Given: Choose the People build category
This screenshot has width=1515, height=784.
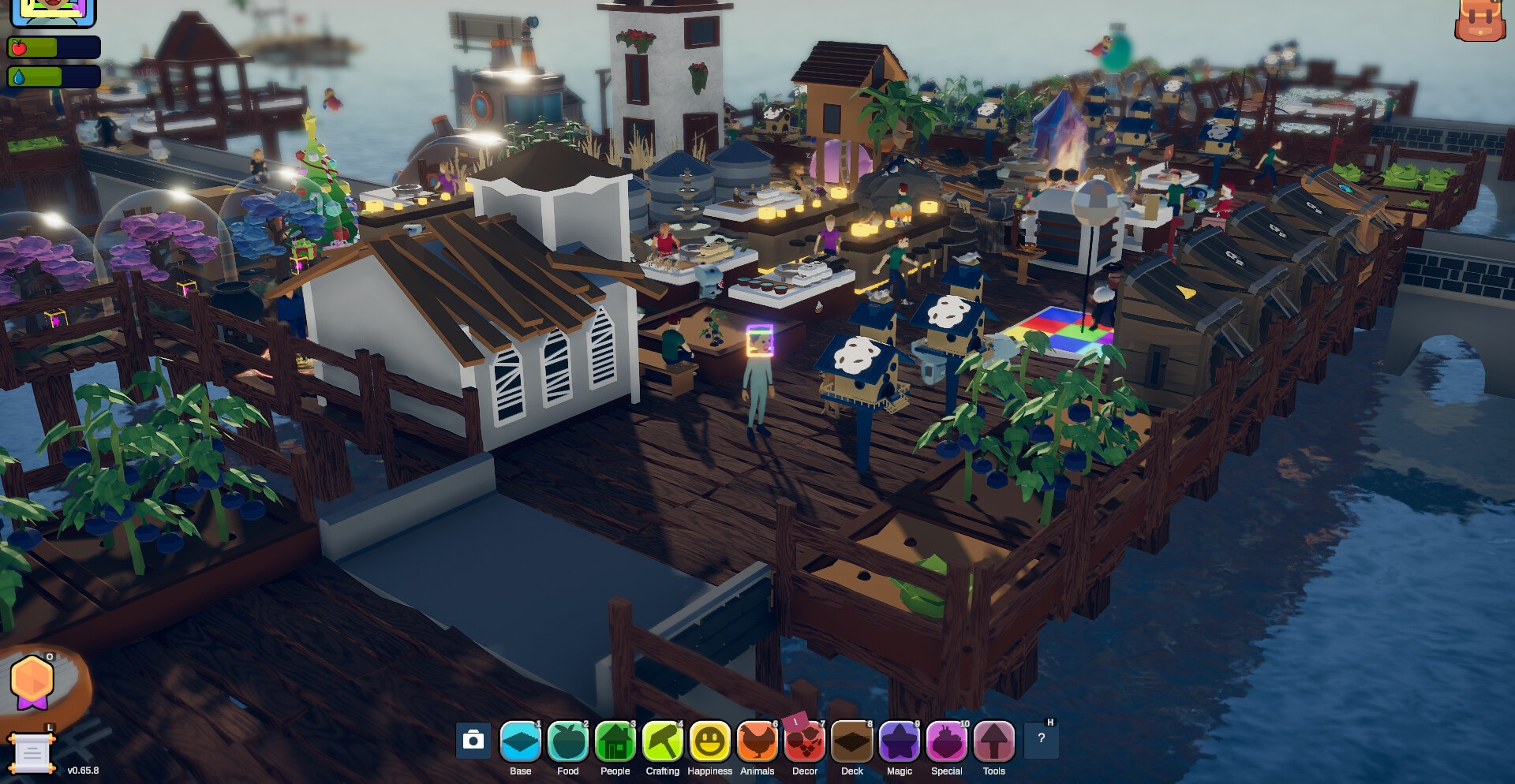Looking at the screenshot, I should (615, 742).
